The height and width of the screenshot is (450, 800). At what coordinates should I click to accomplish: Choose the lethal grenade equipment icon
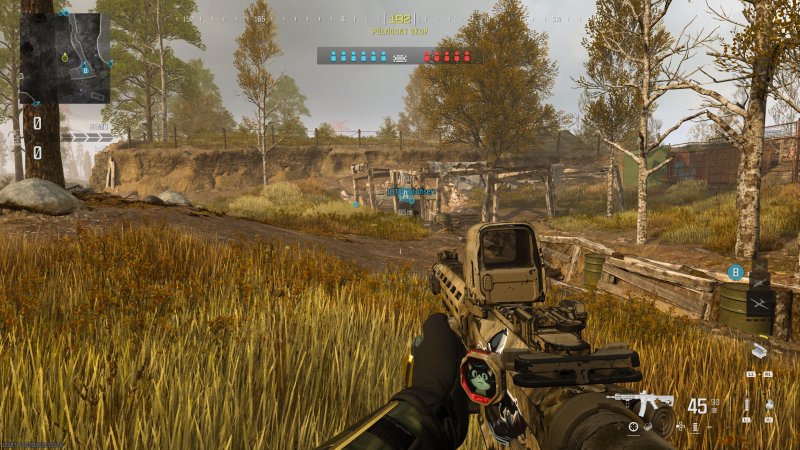[x=770, y=406]
